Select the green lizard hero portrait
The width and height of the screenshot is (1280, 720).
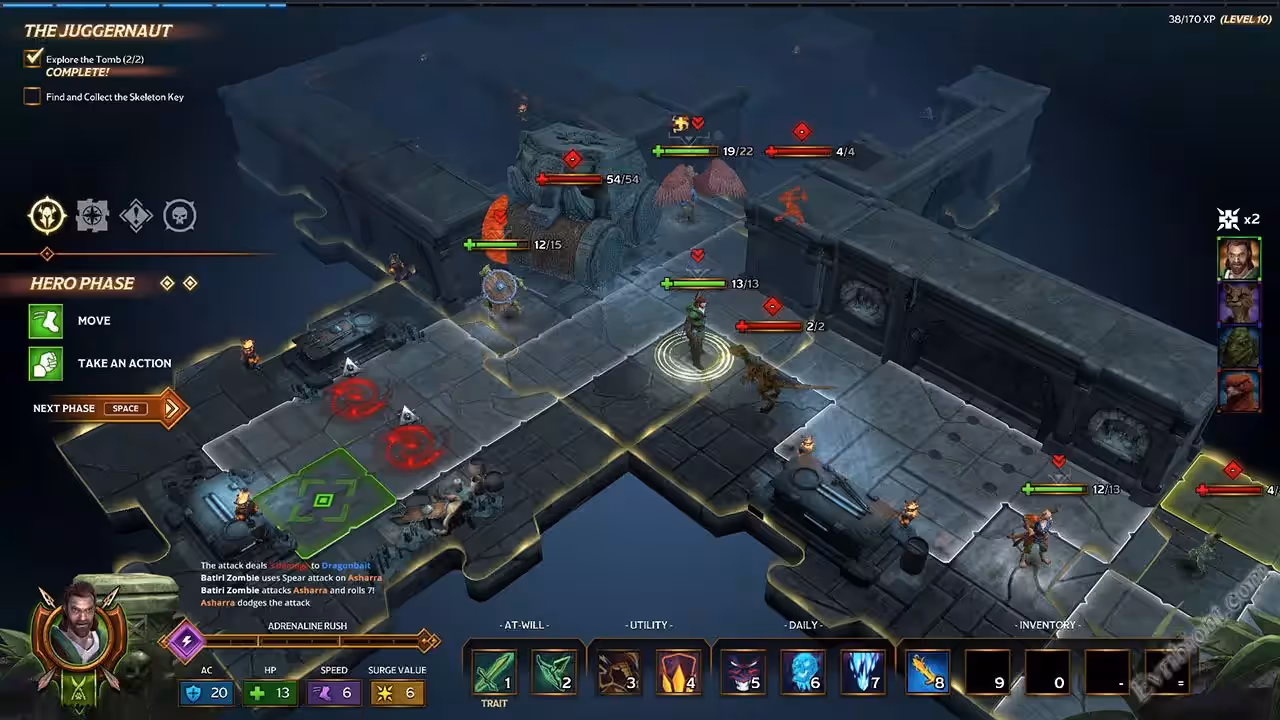click(x=1238, y=347)
